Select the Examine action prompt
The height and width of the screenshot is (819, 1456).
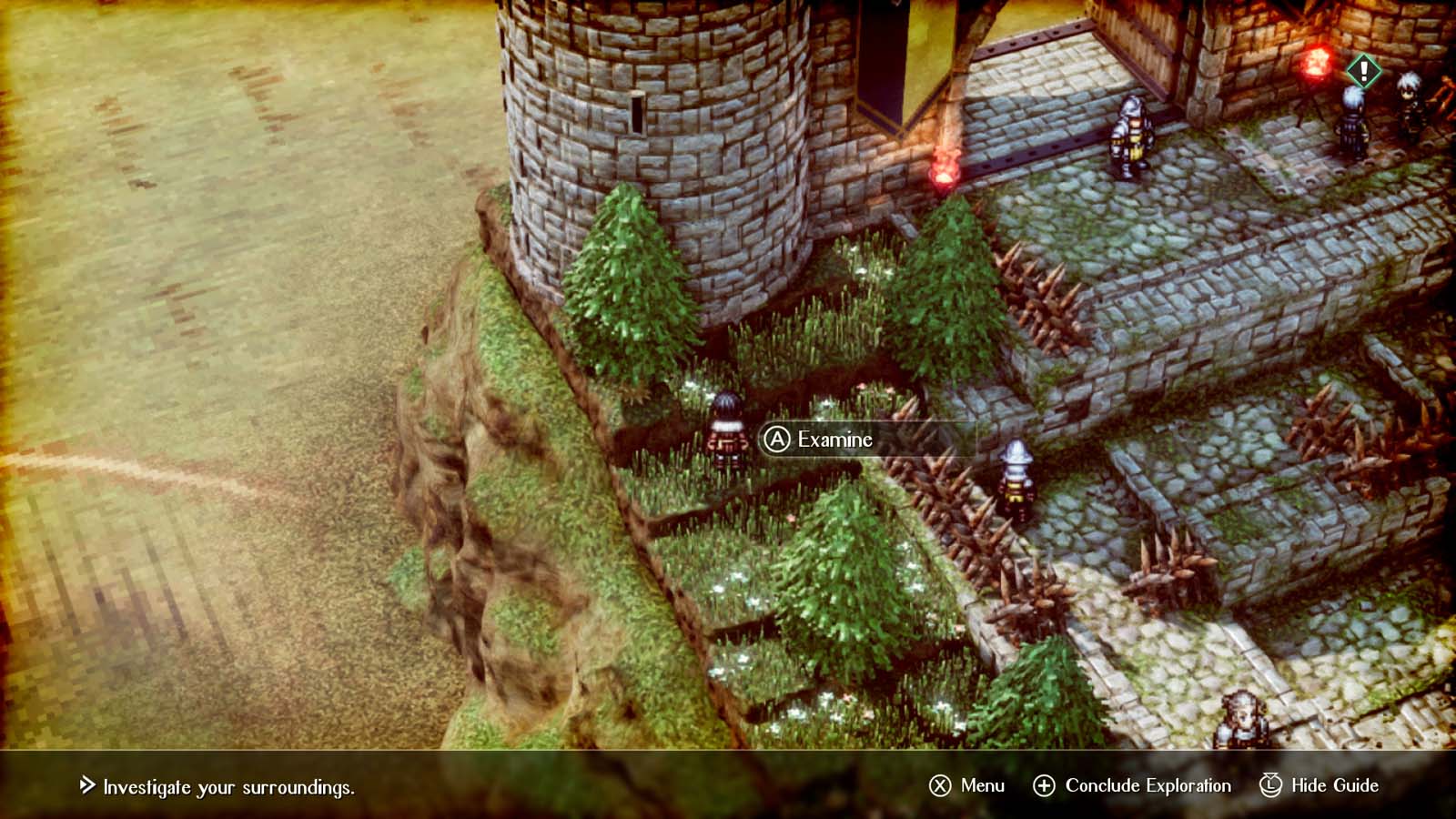pyautogui.click(x=833, y=440)
